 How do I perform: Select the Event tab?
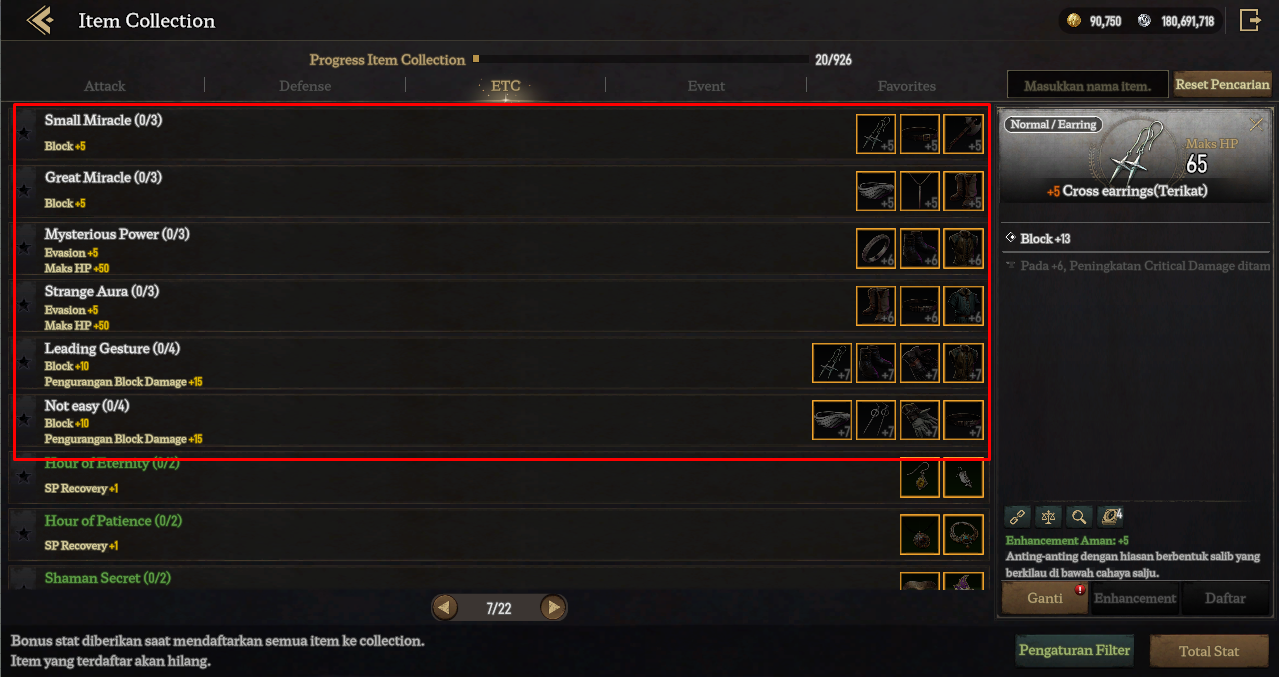(x=706, y=86)
